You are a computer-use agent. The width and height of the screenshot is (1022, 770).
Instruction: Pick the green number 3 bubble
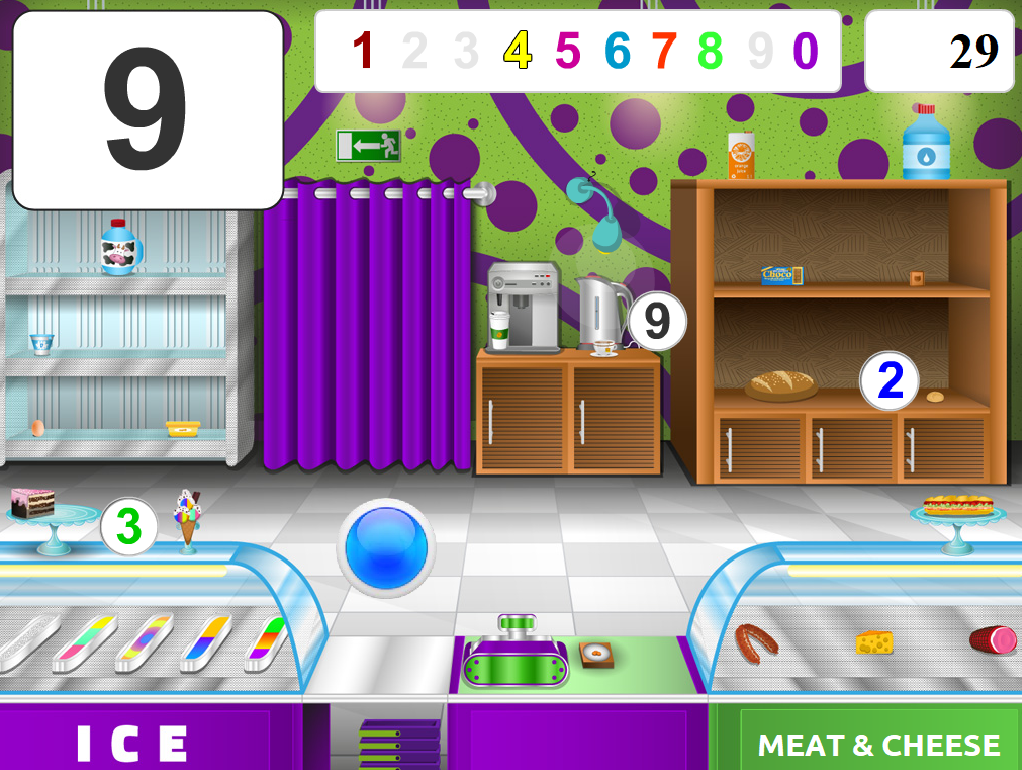coord(129,526)
